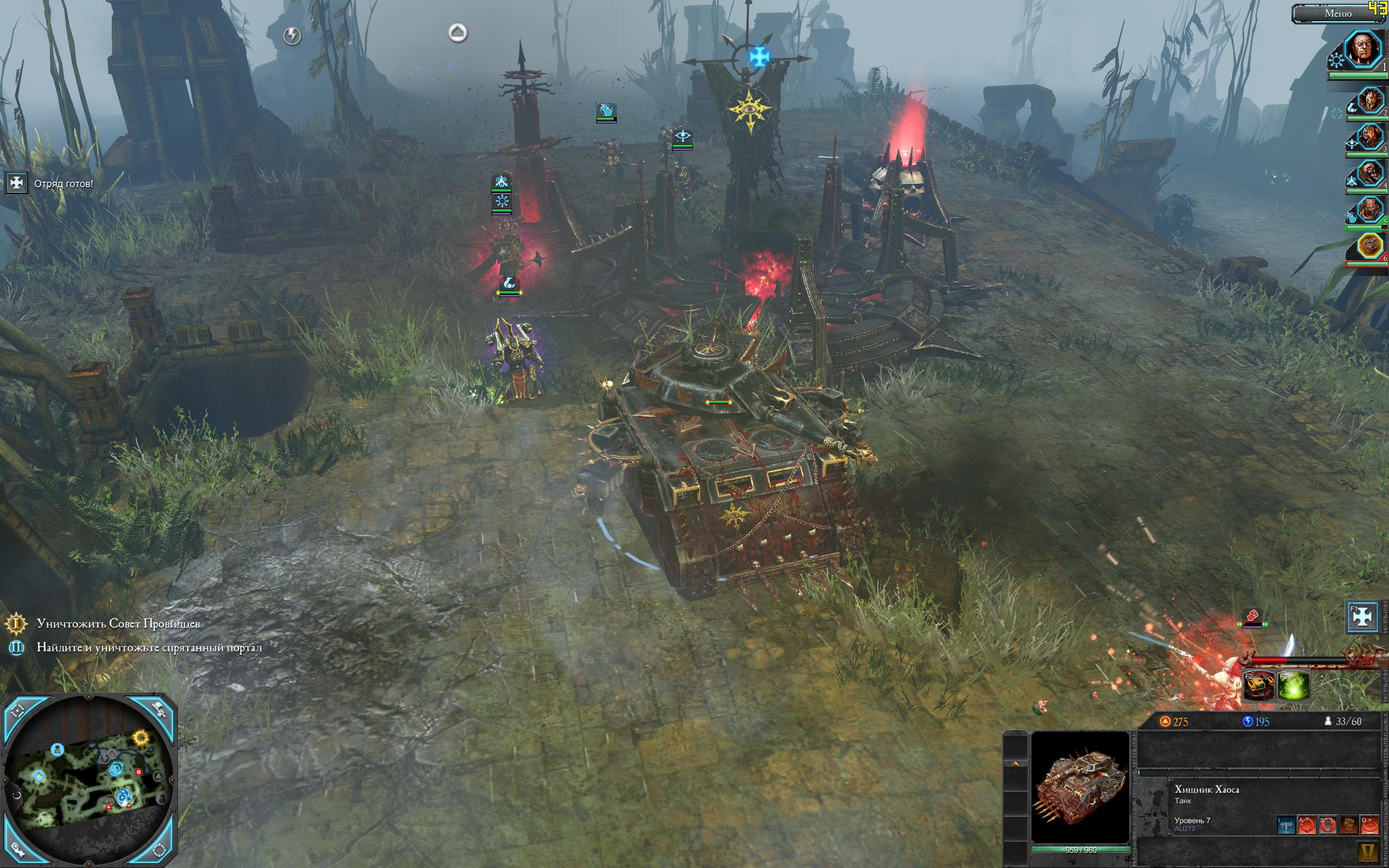Select hero portrait numbered 1
The height and width of the screenshot is (868, 1389).
1362,49
